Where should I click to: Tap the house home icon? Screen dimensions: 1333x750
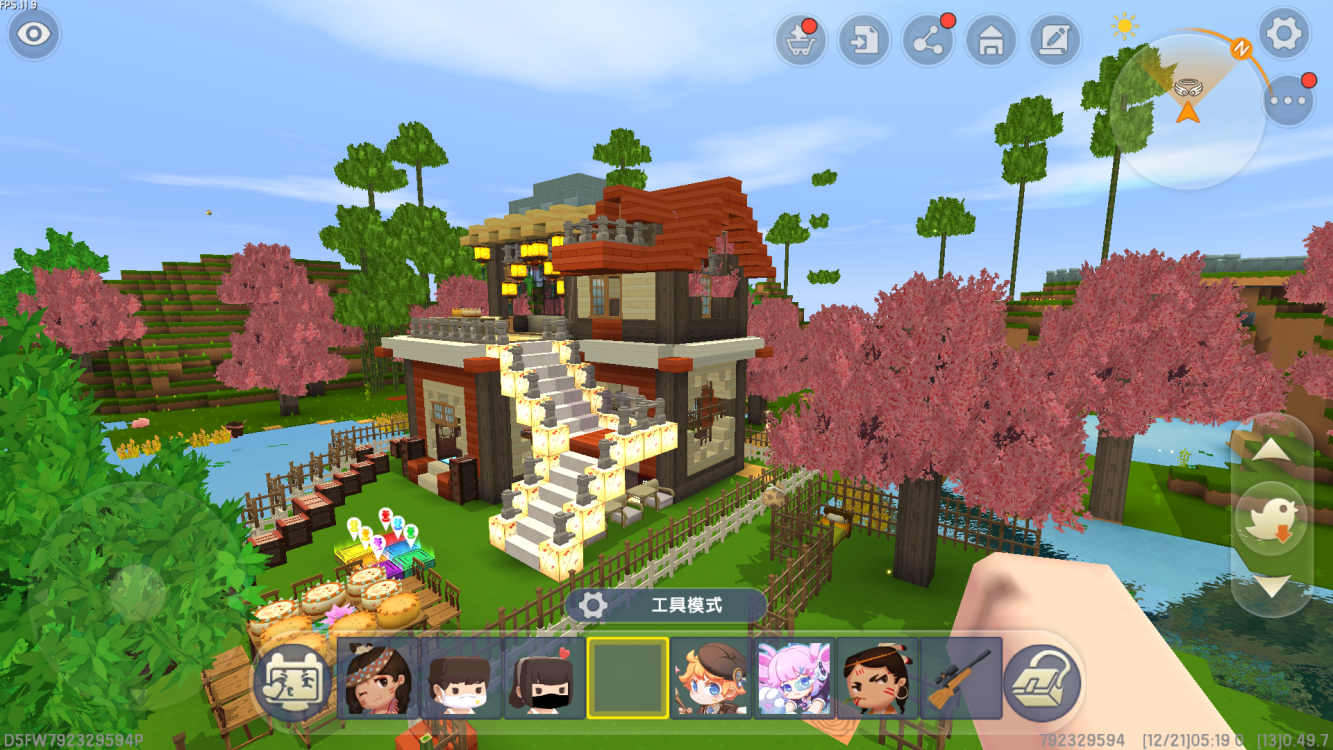tap(991, 41)
